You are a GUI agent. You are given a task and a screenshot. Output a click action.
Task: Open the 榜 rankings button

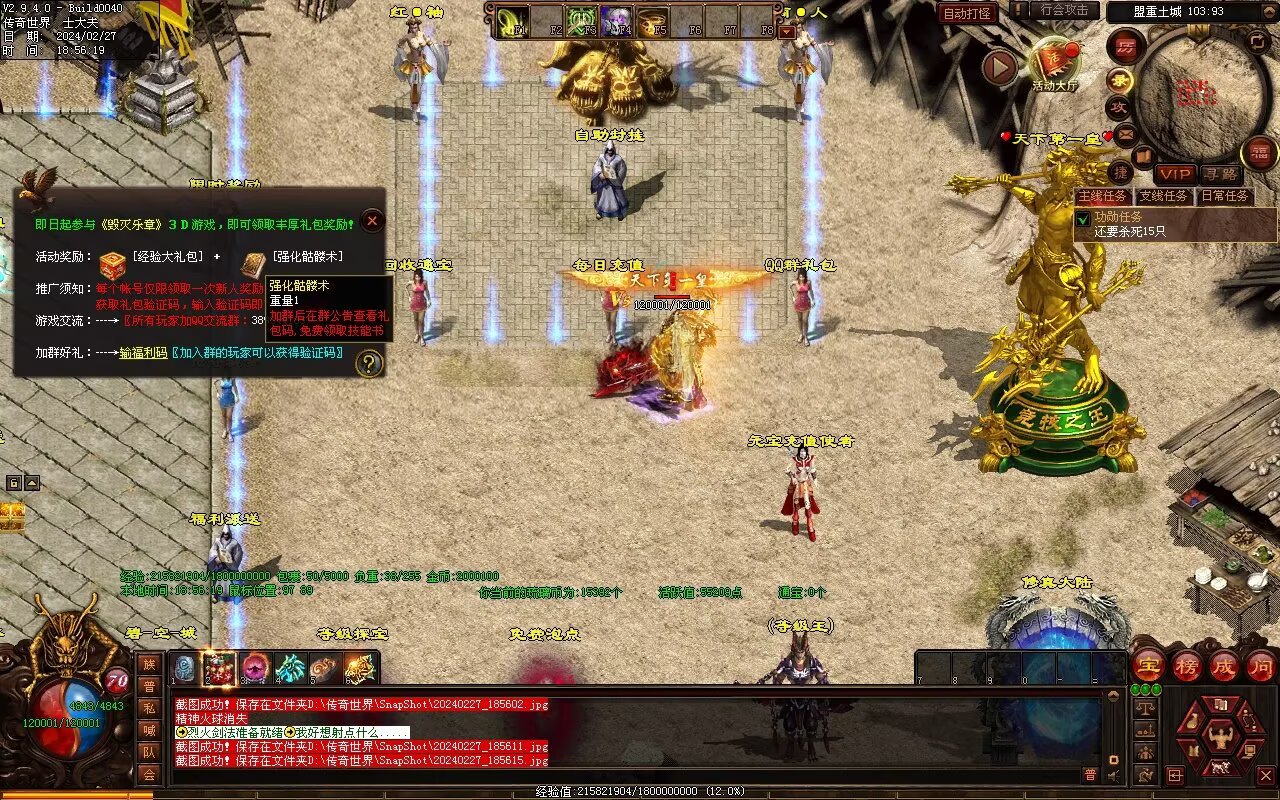1187,666
